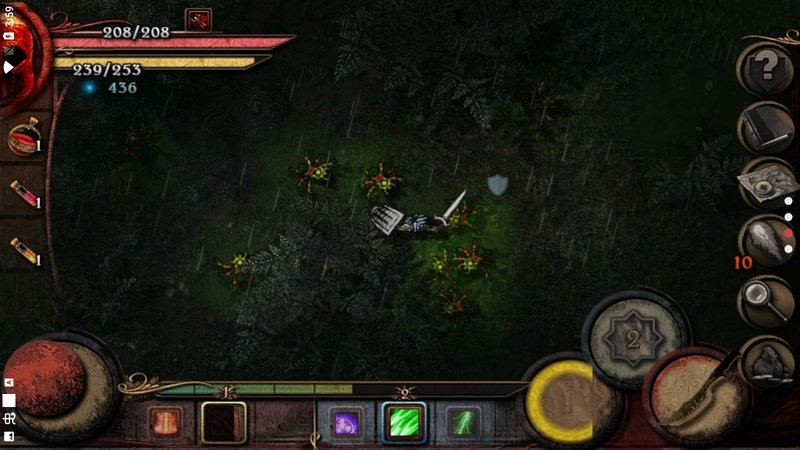
Task: Select the purple swirl spell slot
Action: pyautogui.click(x=346, y=422)
